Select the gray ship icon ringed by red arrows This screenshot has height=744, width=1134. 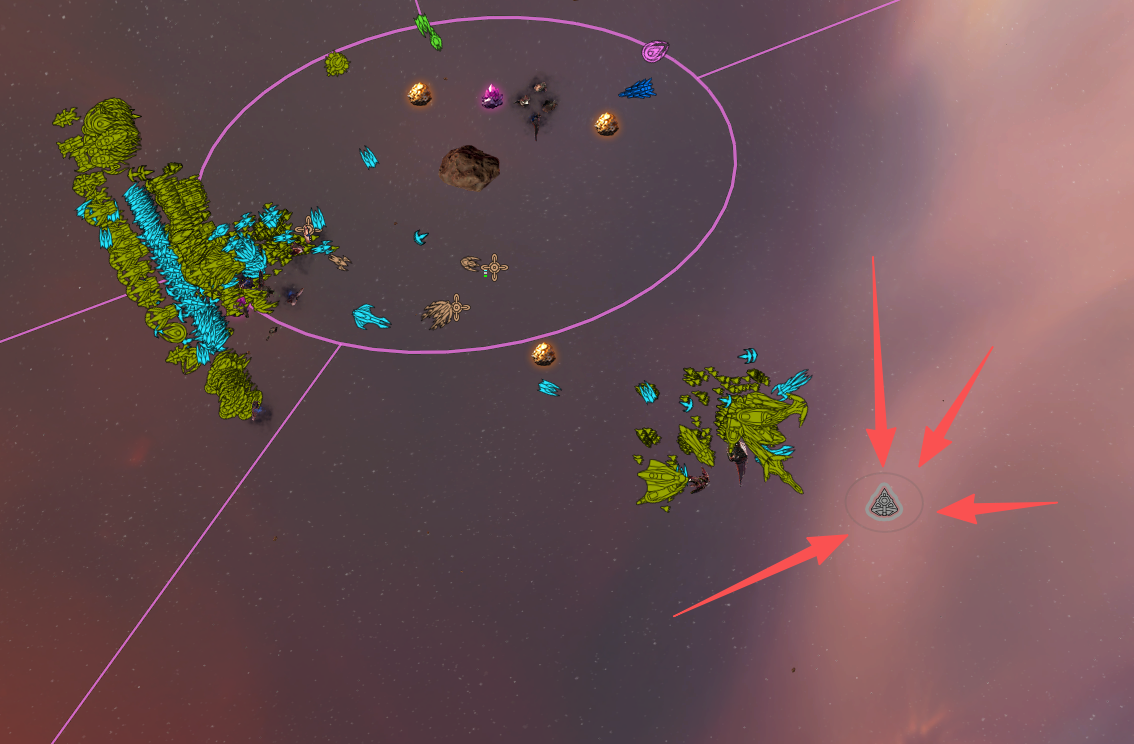tap(883, 502)
